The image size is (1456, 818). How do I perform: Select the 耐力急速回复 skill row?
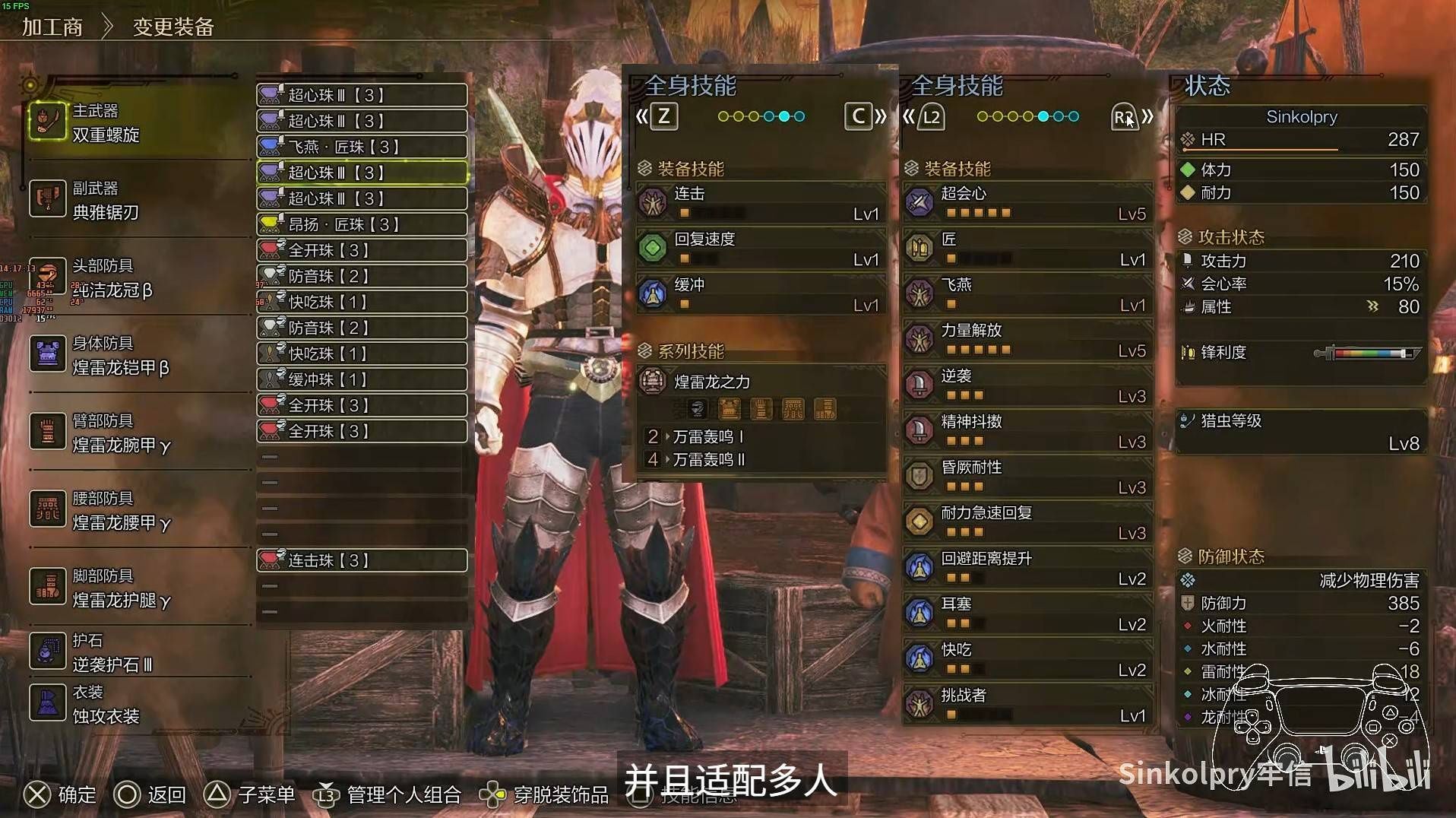coord(1027,522)
